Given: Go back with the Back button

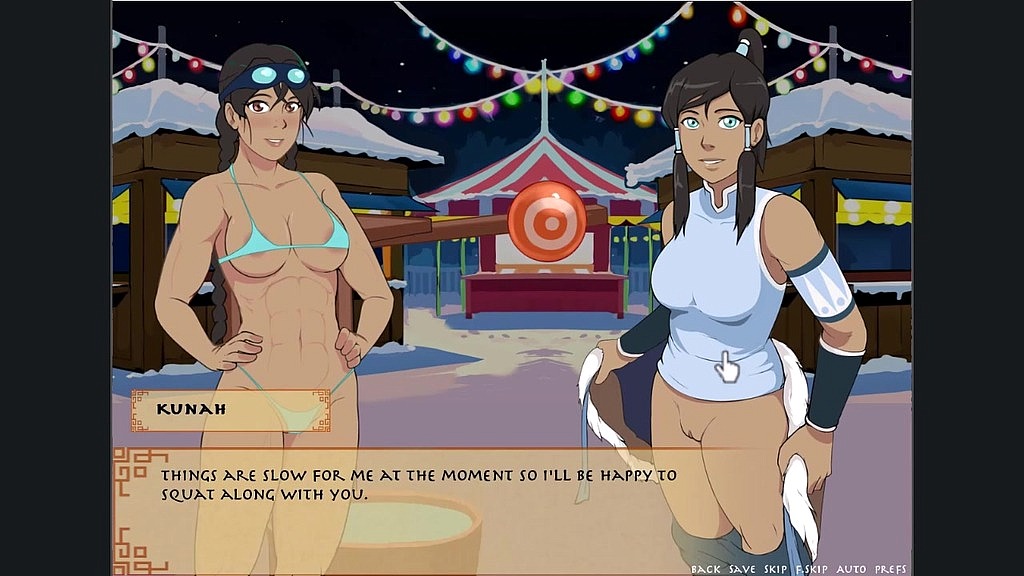Looking at the screenshot, I should [705, 569].
